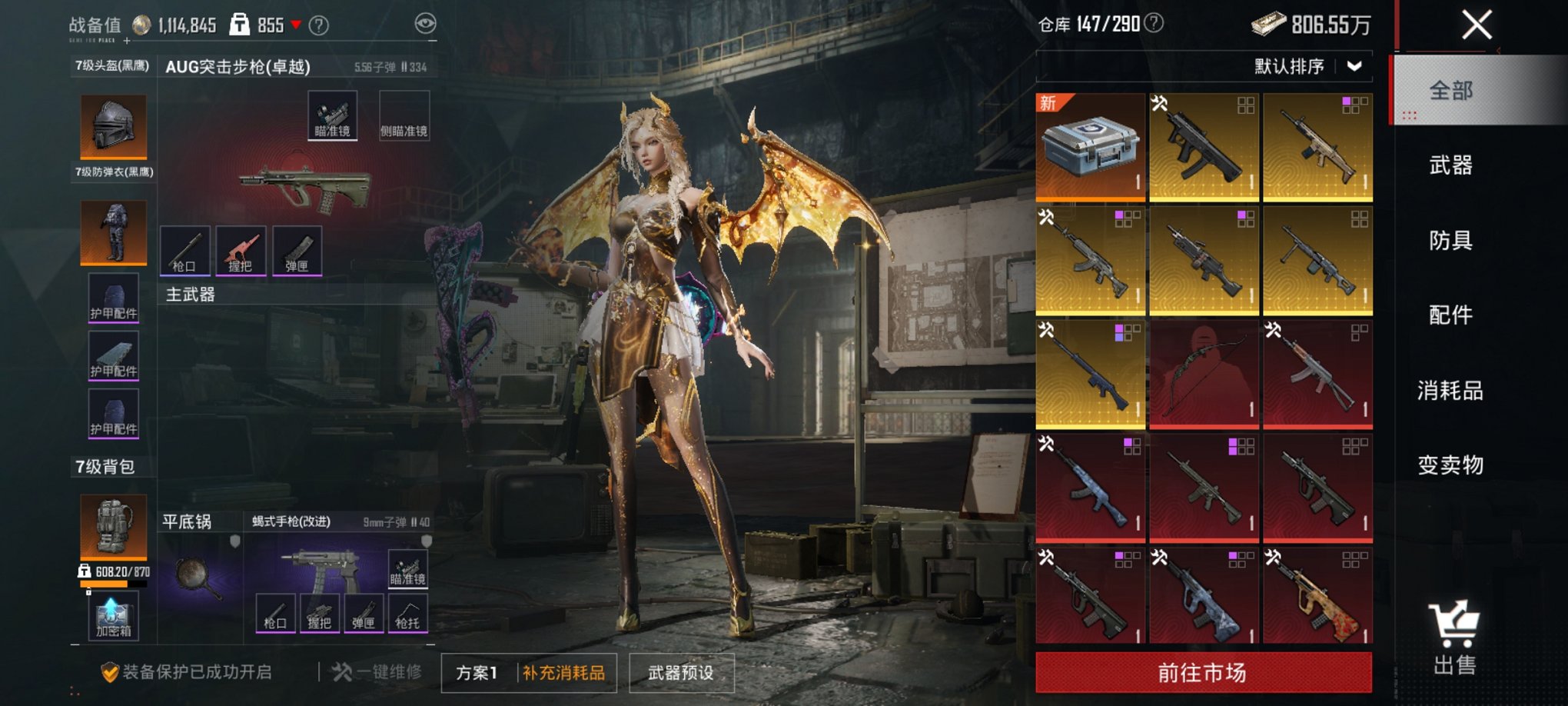Screen dimensions: 1568x706
Task: Select the new blue case item
Action: pyautogui.click(x=1090, y=146)
